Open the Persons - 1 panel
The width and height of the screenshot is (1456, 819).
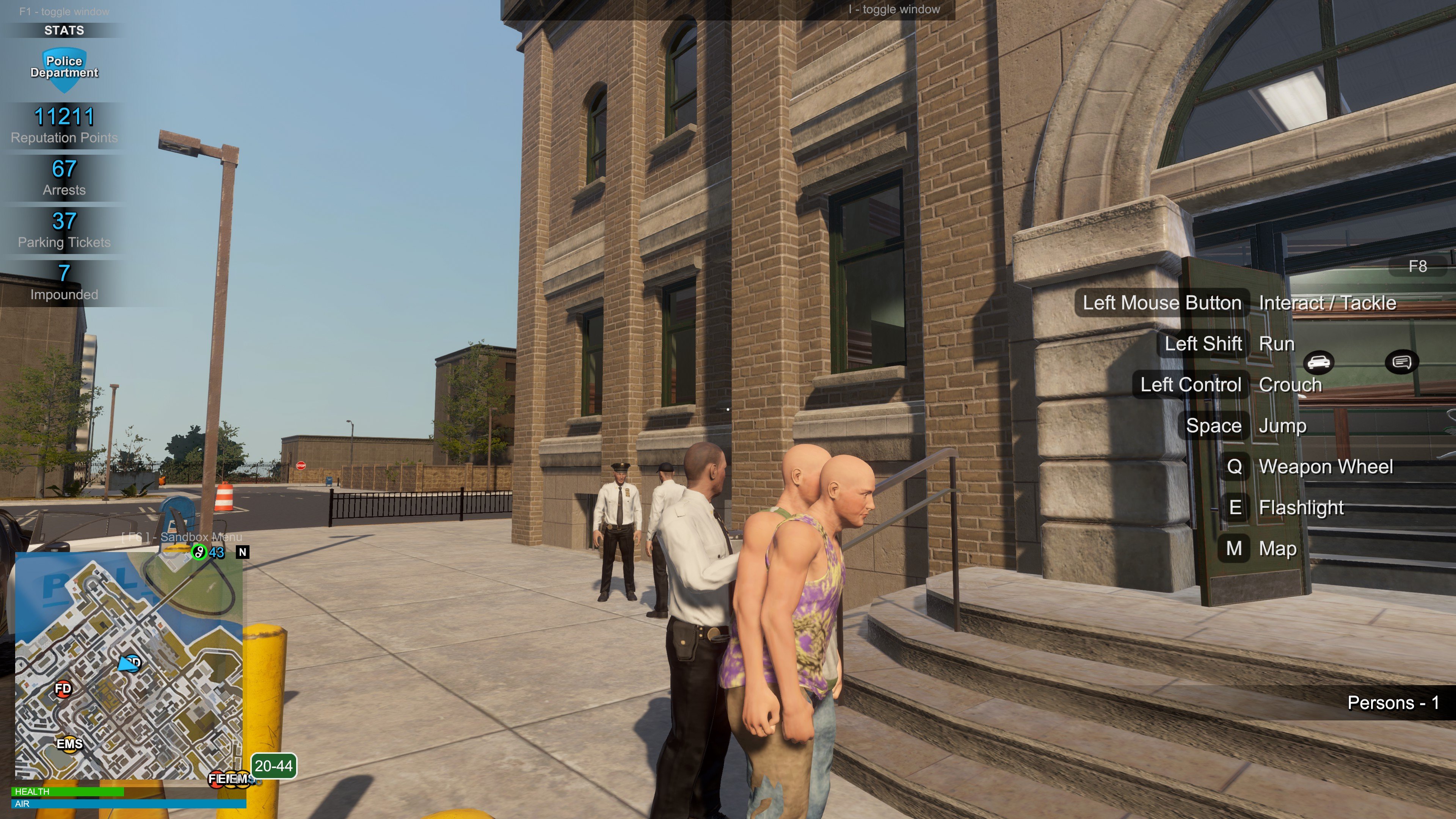(x=1393, y=703)
